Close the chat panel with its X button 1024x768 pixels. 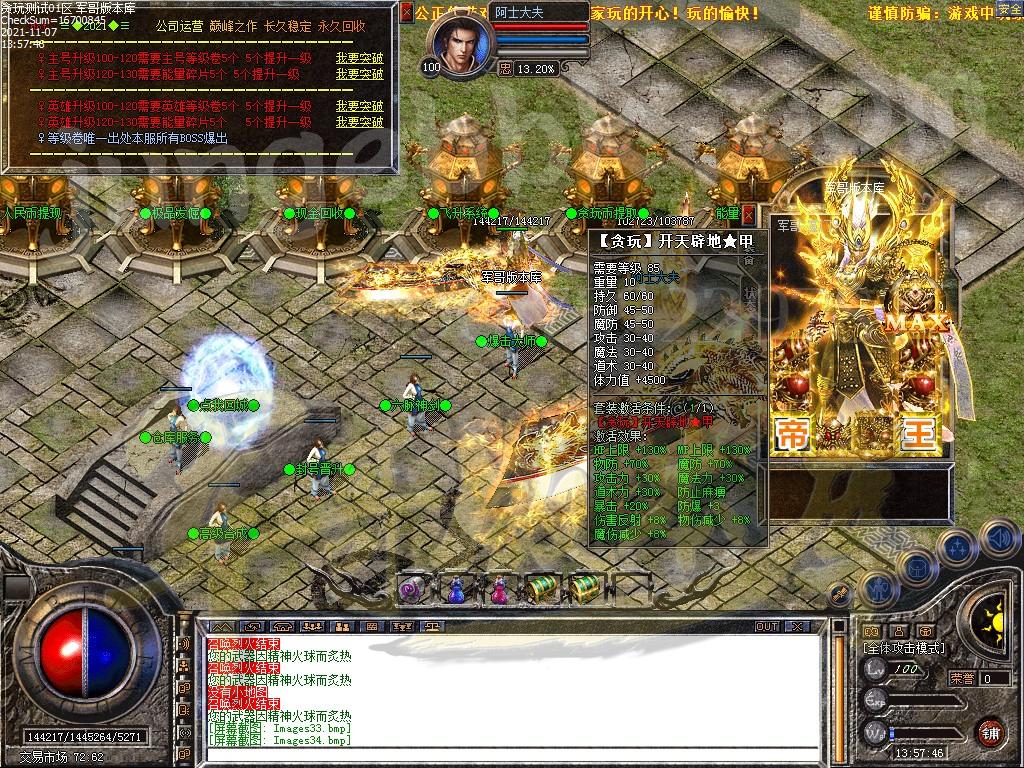(x=796, y=626)
